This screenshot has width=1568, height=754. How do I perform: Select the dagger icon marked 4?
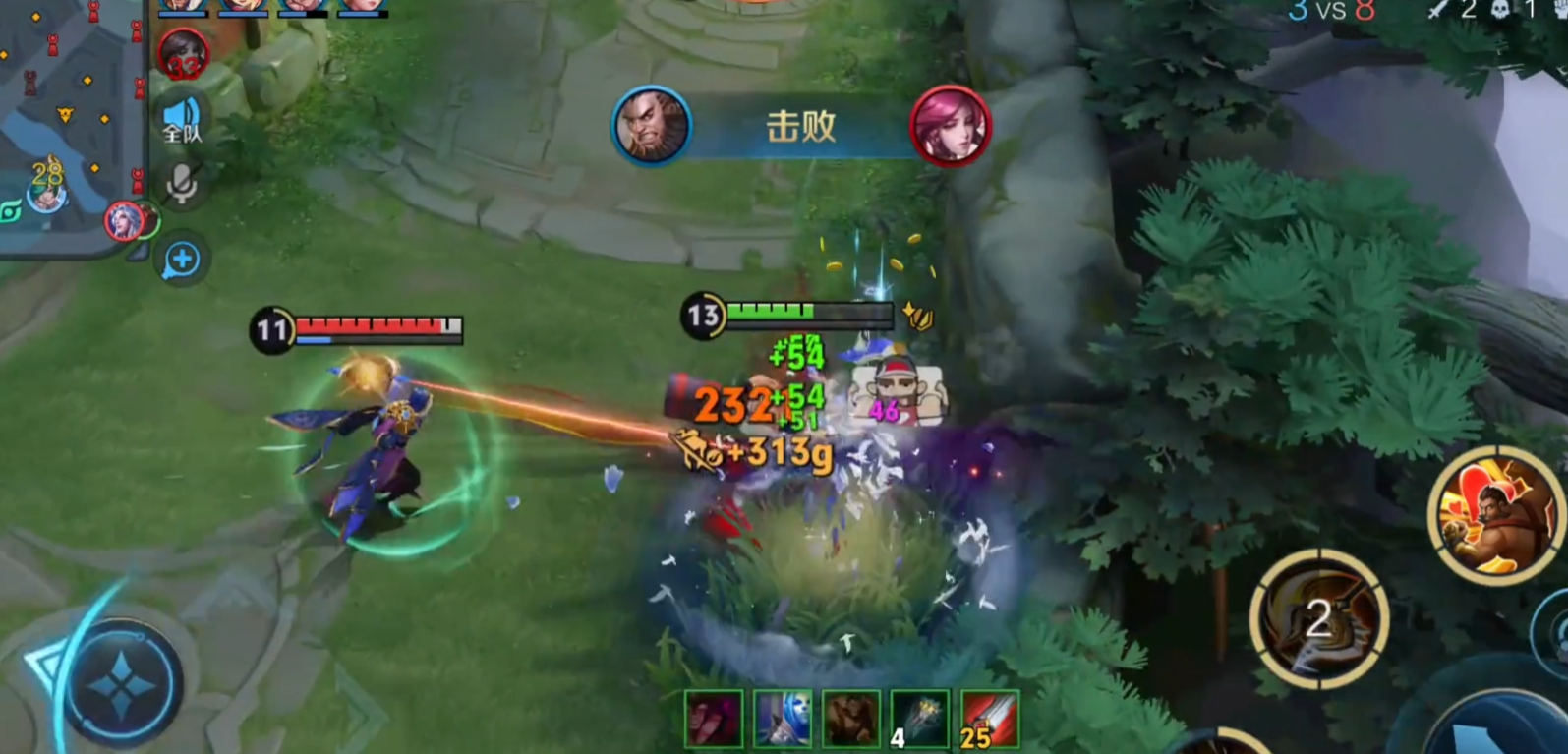pyautogui.click(x=920, y=719)
